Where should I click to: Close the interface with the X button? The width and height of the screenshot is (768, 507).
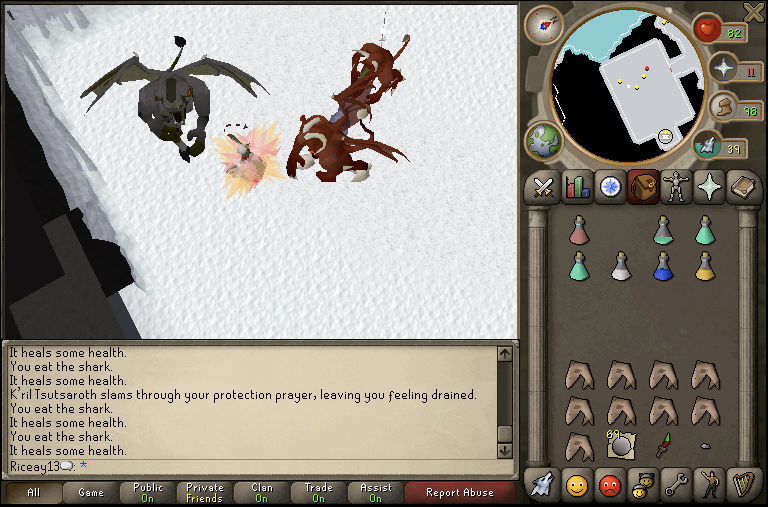[754, 12]
